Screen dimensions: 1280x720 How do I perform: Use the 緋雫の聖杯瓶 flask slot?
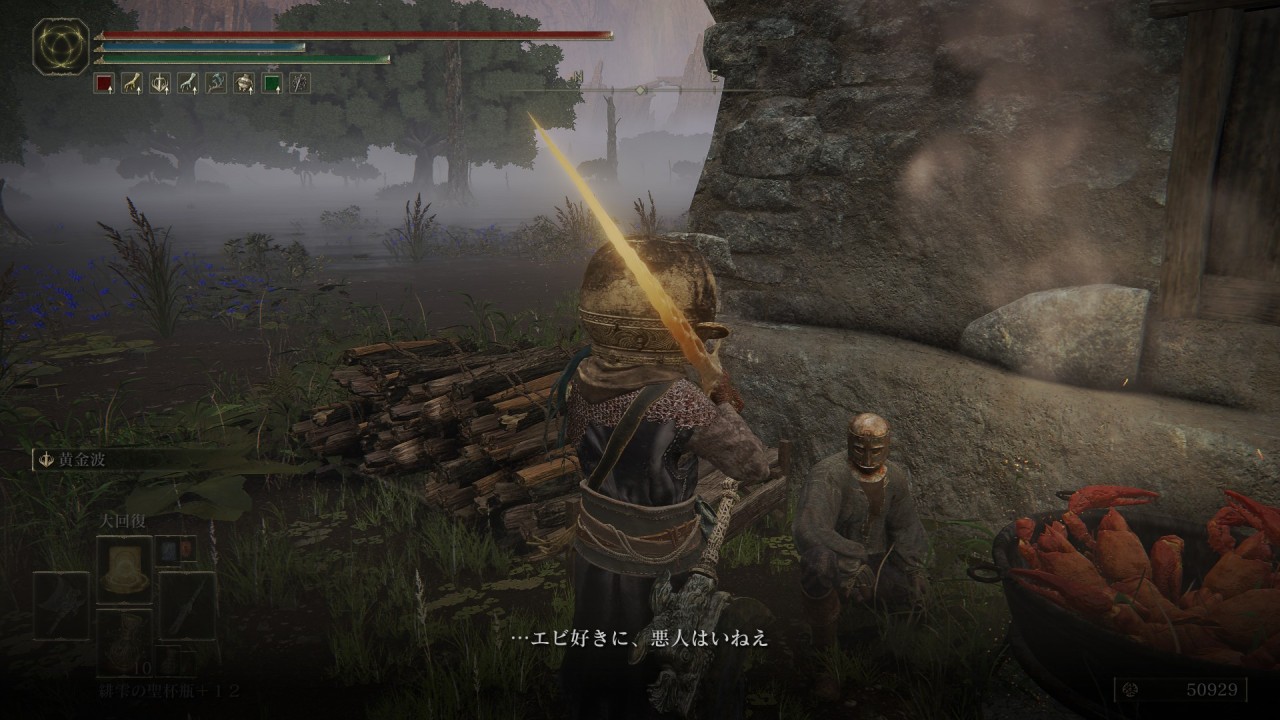pos(124,641)
